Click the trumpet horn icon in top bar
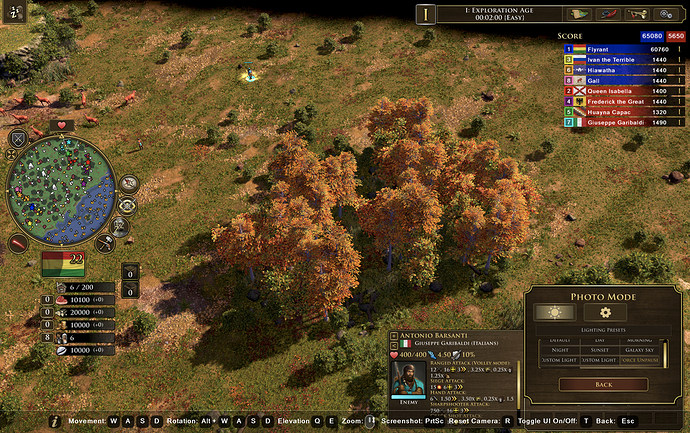Viewport: 690px width, 433px height. (x=636, y=14)
